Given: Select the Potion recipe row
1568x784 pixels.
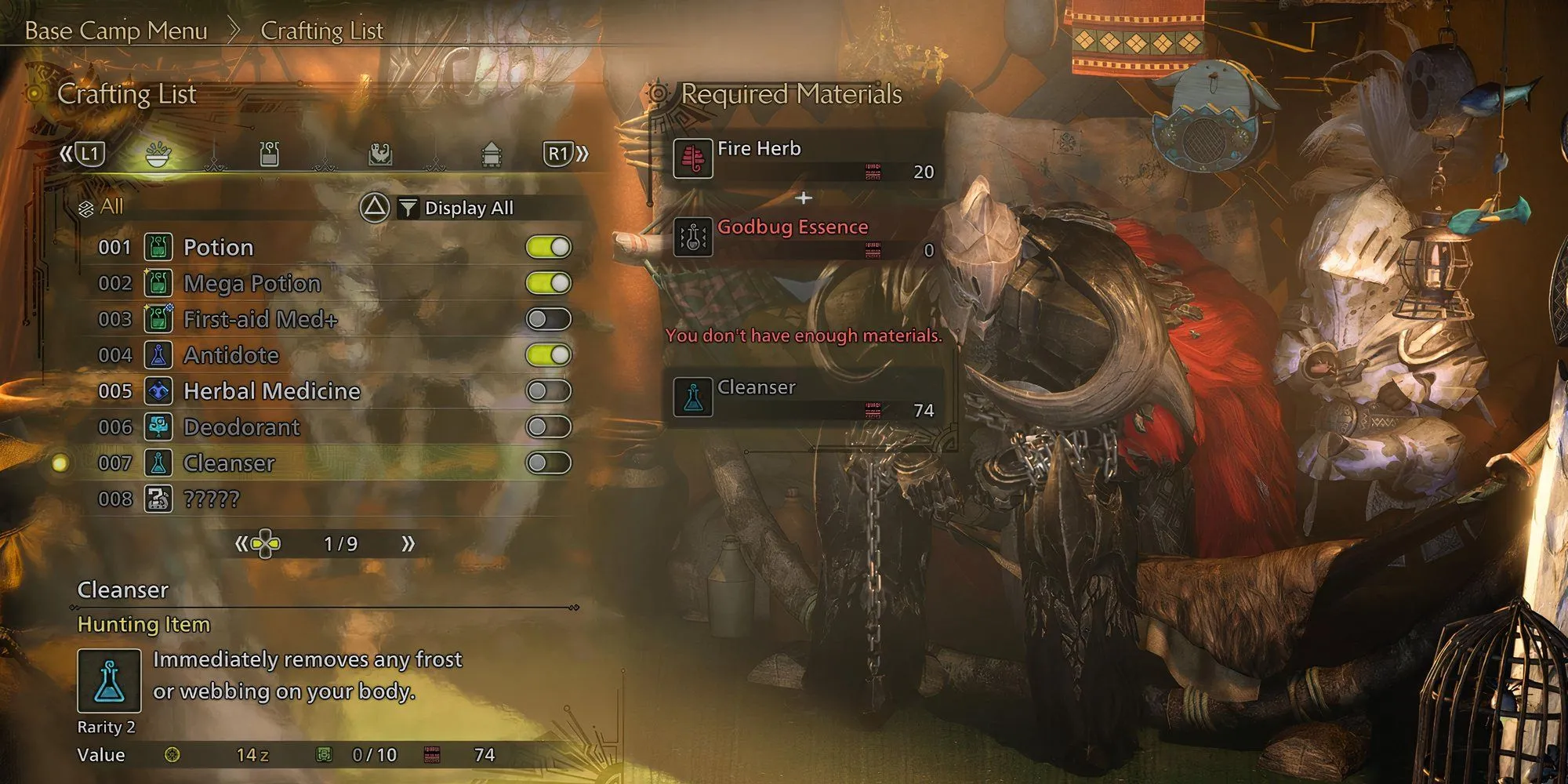Looking at the screenshot, I should pyautogui.click(x=218, y=248).
